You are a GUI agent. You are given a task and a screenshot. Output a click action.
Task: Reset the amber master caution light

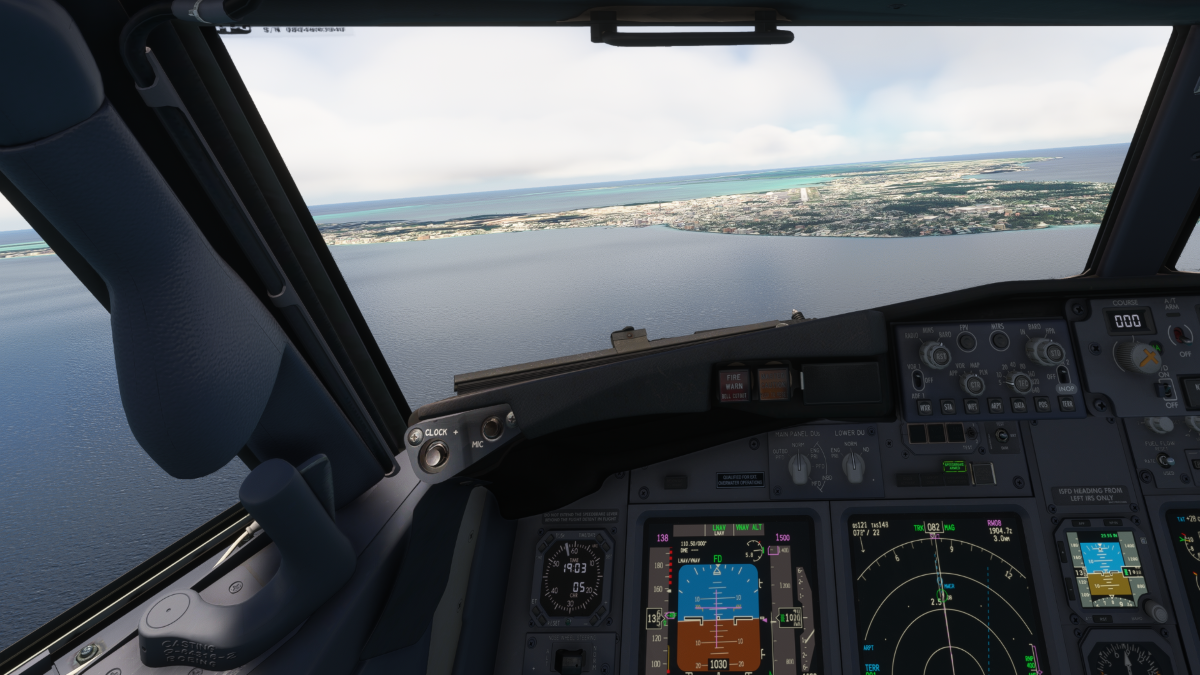click(x=773, y=383)
